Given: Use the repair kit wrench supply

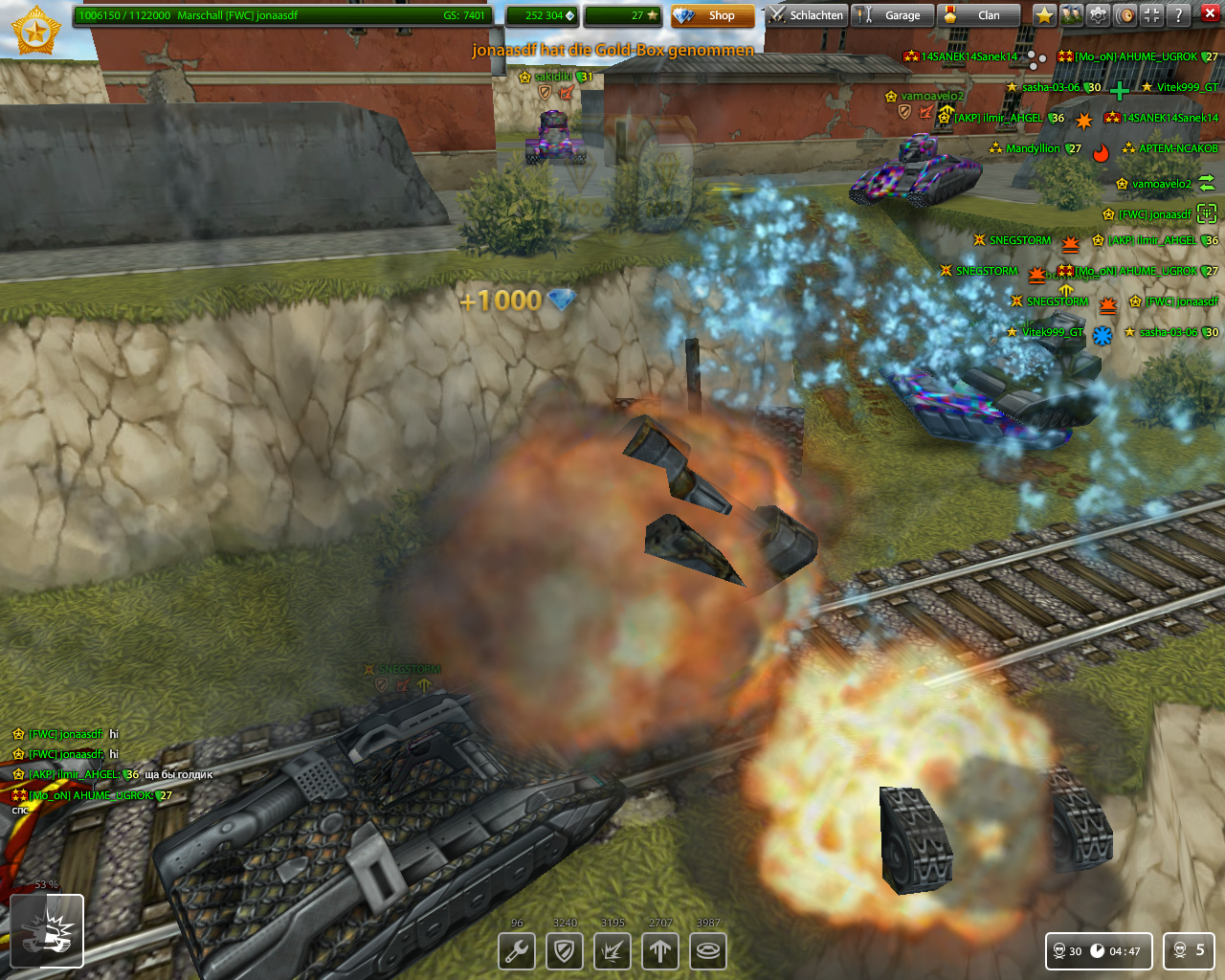Looking at the screenshot, I should point(517,951).
